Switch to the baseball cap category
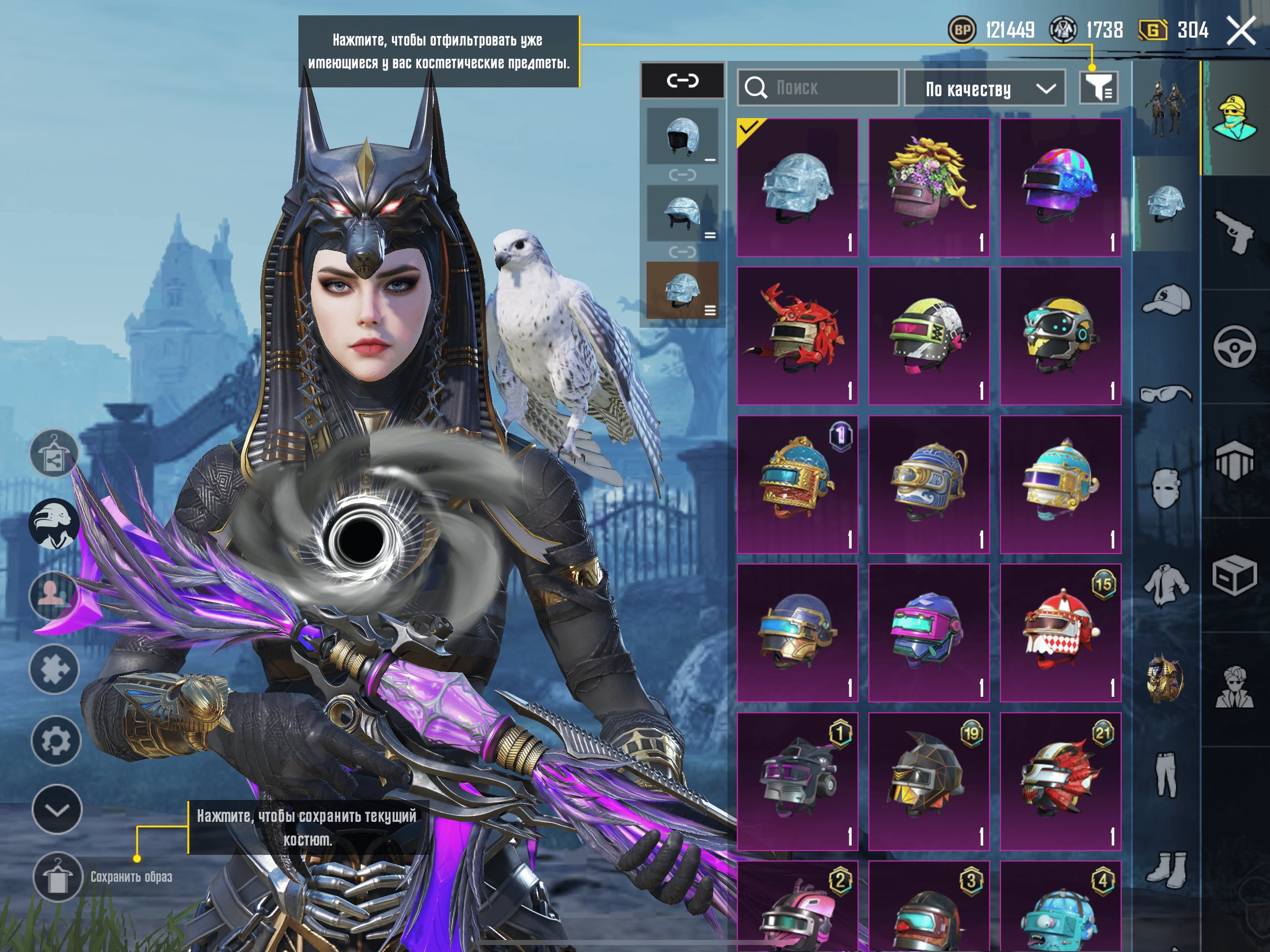The width and height of the screenshot is (1270, 952). tap(1165, 300)
